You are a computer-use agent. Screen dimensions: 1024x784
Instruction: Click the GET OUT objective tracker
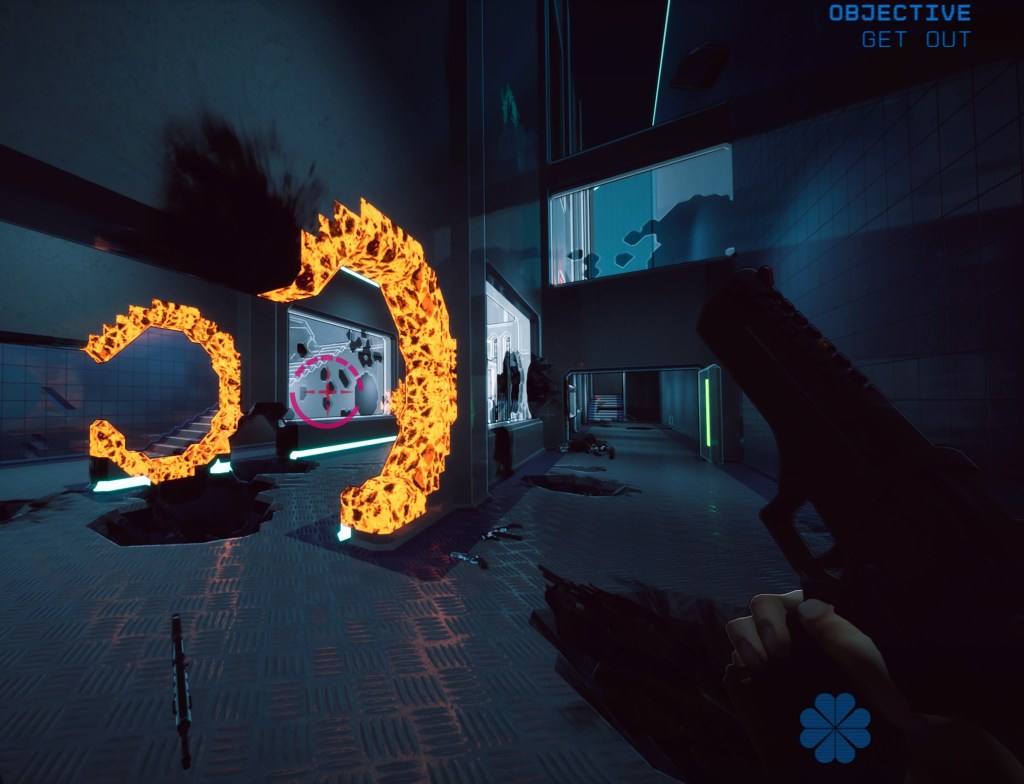[915, 40]
